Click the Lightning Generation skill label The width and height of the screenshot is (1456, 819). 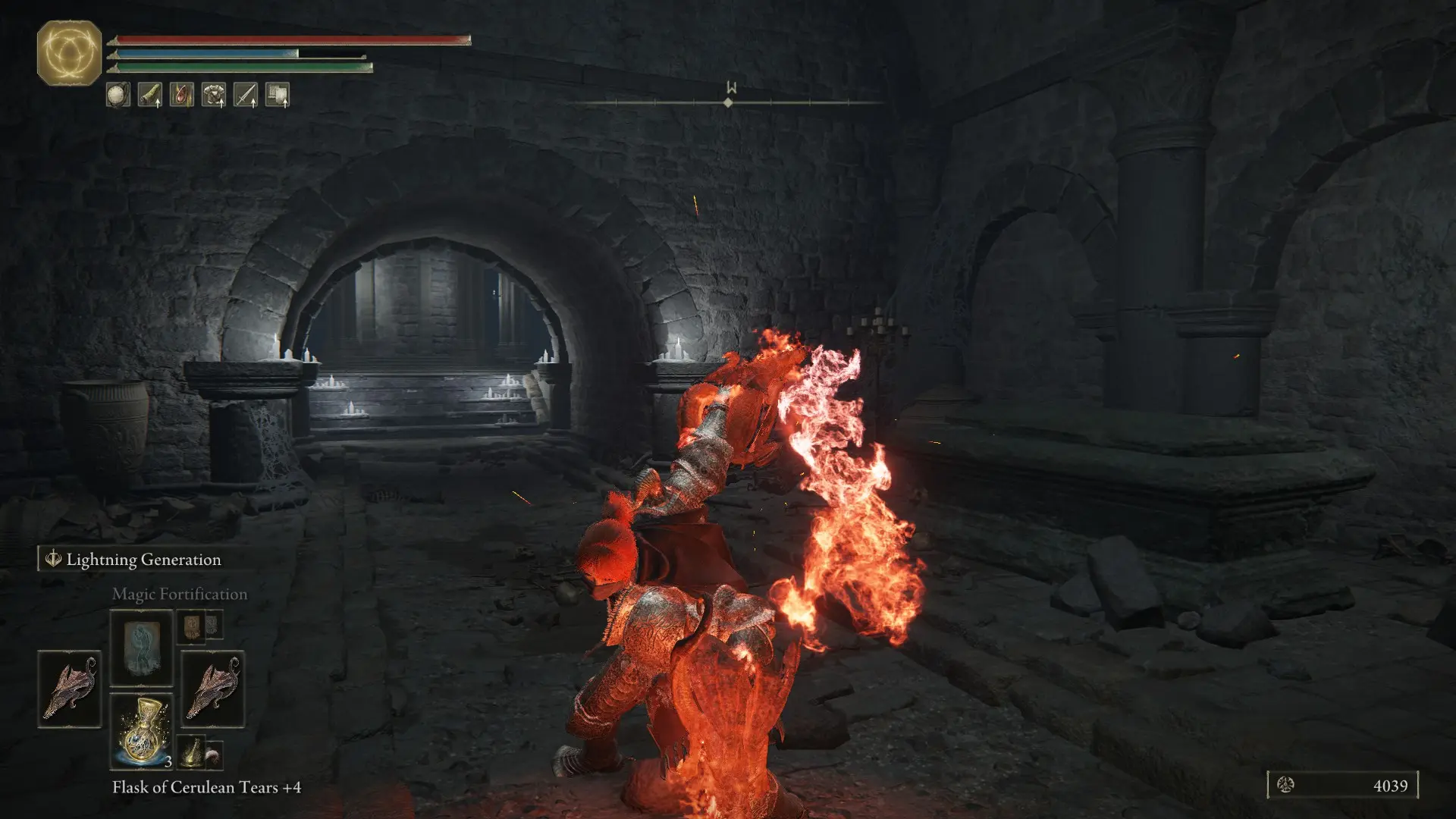click(143, 560)
